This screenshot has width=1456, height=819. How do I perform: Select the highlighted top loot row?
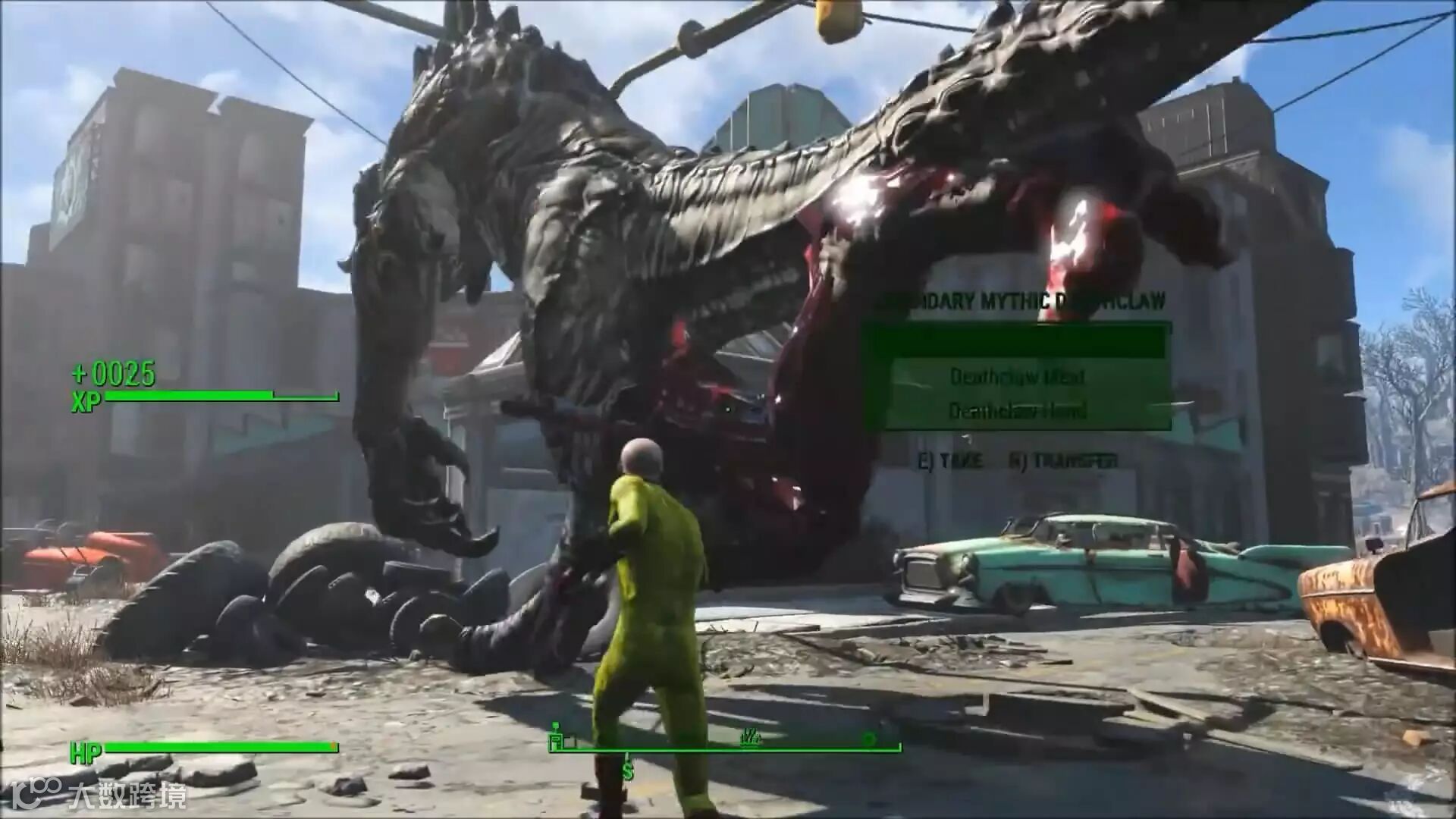(x=1017, y=342)
